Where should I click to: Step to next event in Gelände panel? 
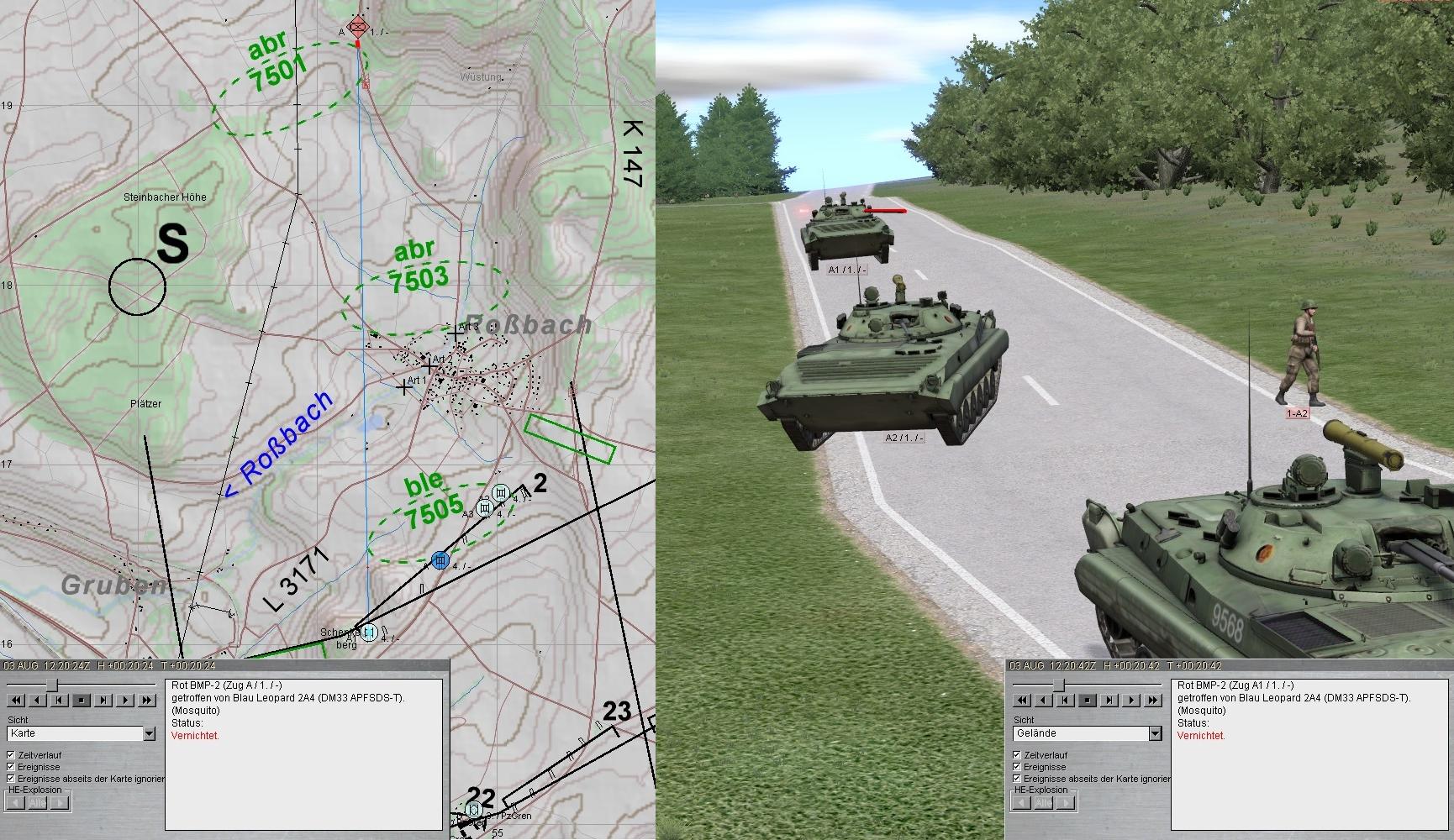[x=1109, y=700]
